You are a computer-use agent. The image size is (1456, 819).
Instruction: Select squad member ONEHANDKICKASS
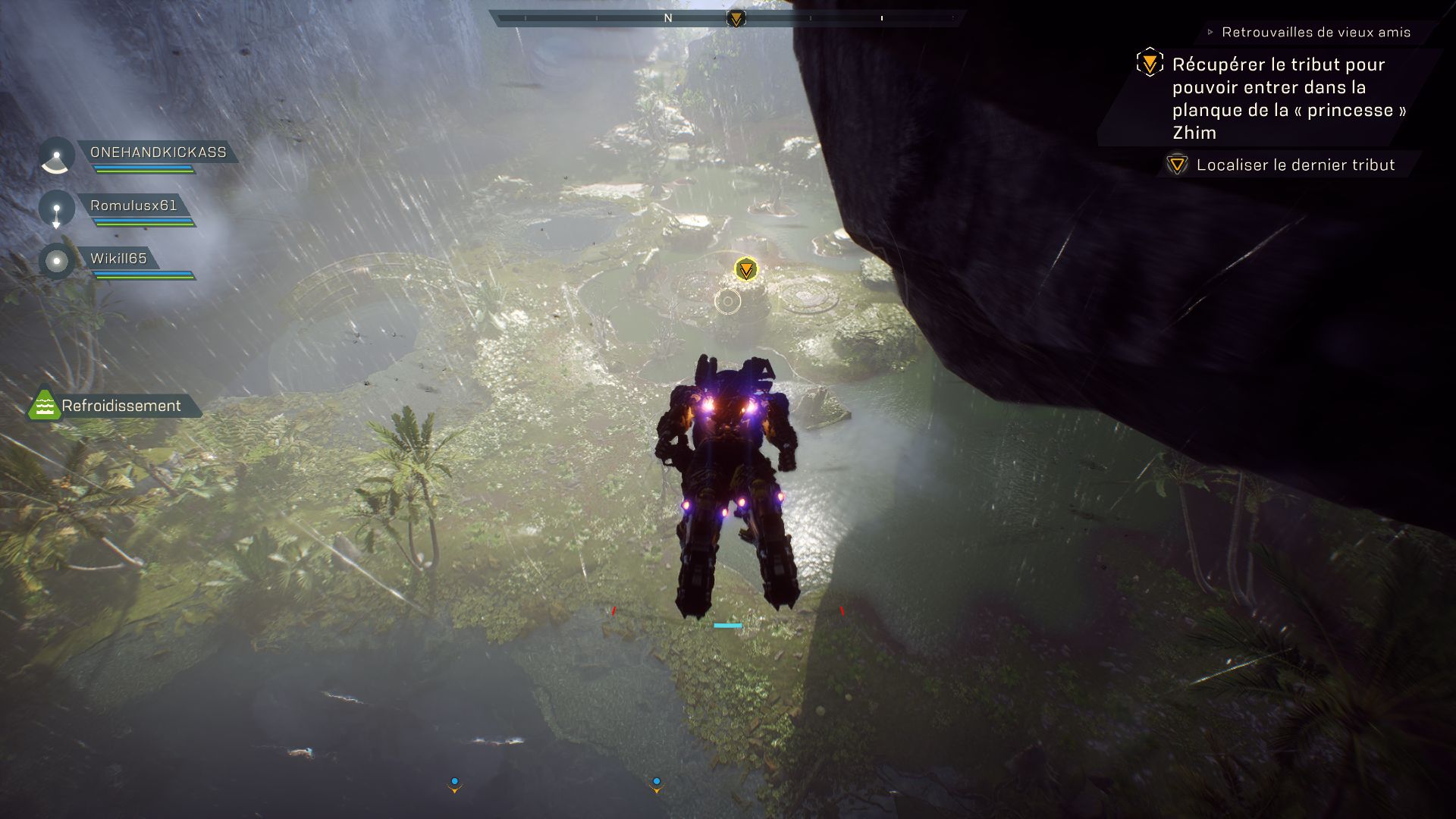point(158,152)
